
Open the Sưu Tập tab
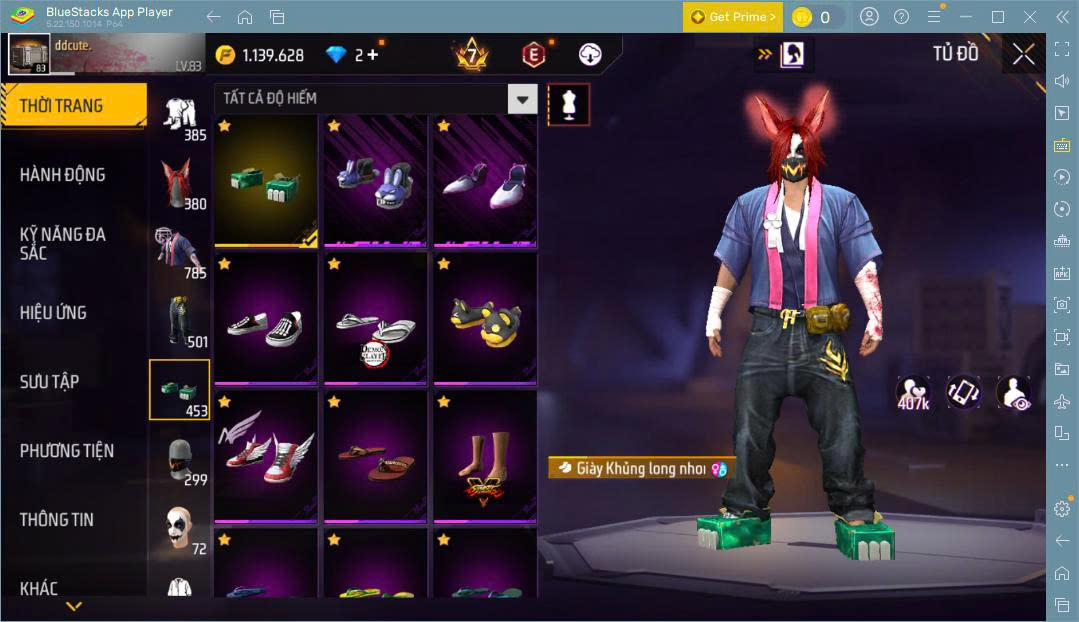[x=49, y=382]
